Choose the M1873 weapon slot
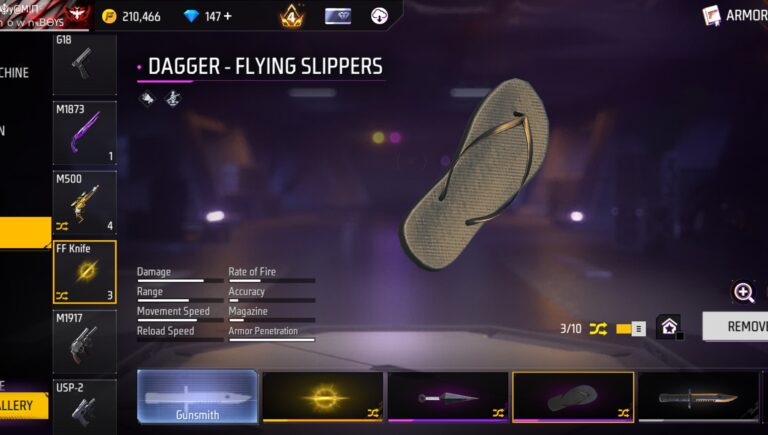This screenshot has height=435, width=768. [x=84, y=132]
